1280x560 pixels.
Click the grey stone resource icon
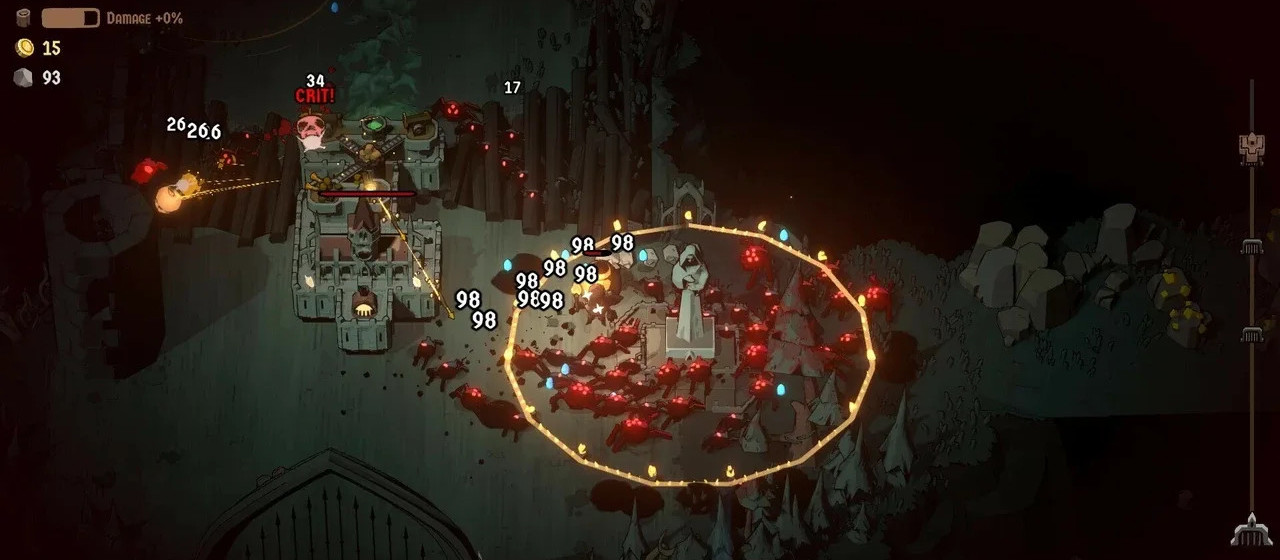click(24, 78)
